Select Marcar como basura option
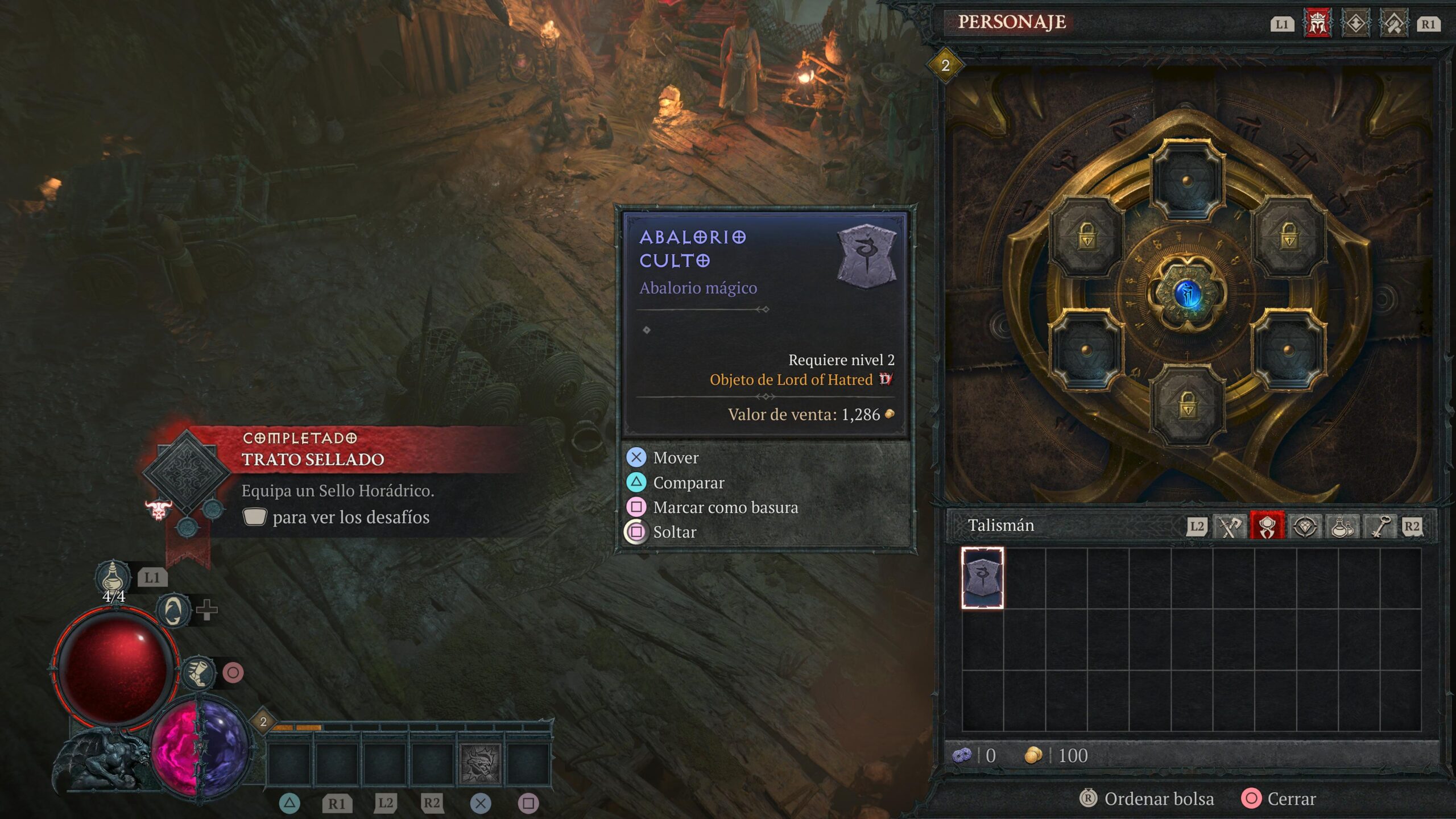This screenshot has width=1456, height=819. point(725,507)
